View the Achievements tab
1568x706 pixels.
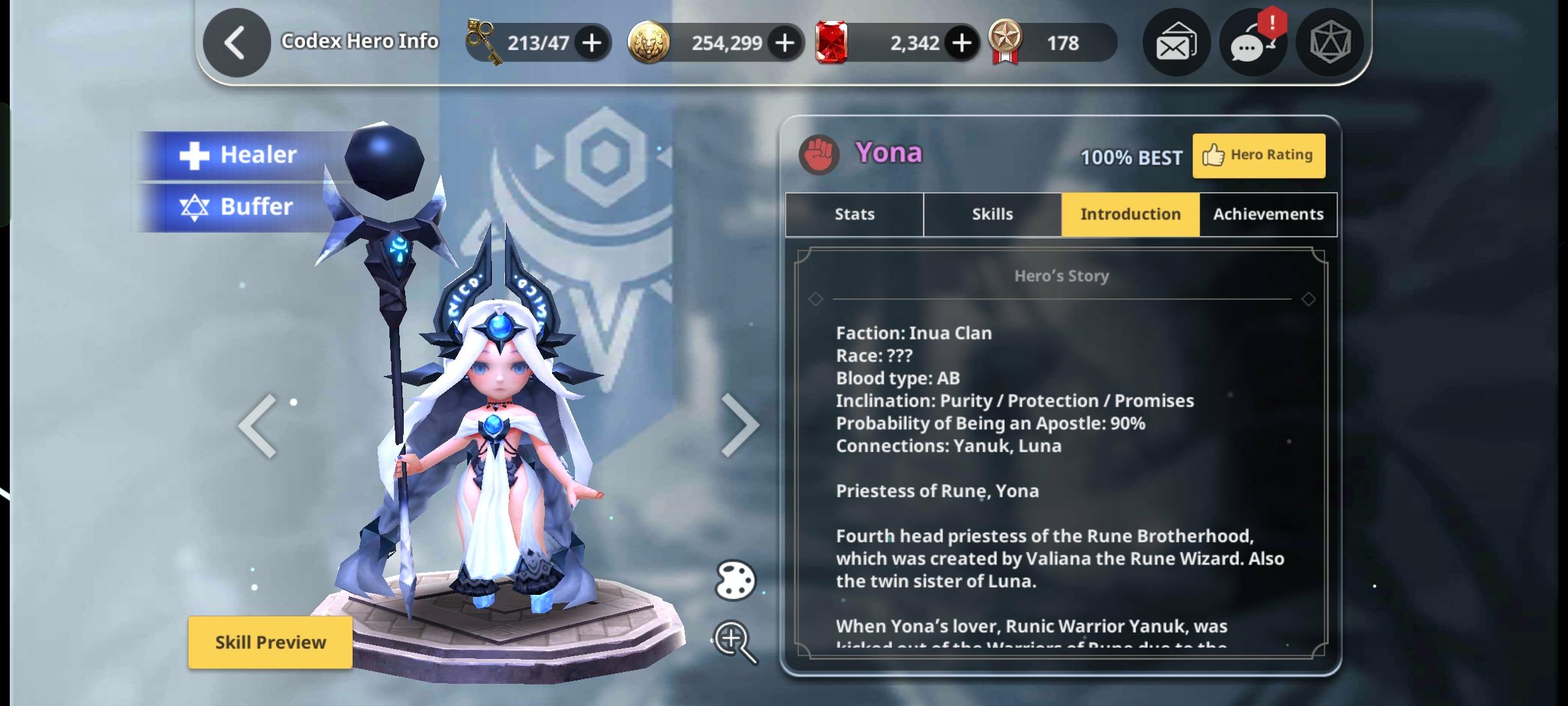(x=1268, y=214)
